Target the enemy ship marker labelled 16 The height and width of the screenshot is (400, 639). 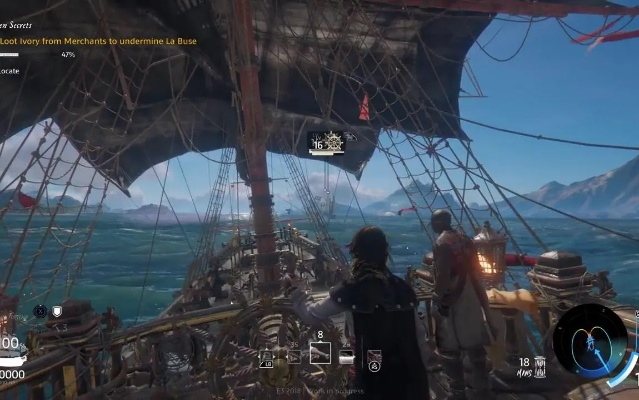pyautogui.click(x=327, y=143)
